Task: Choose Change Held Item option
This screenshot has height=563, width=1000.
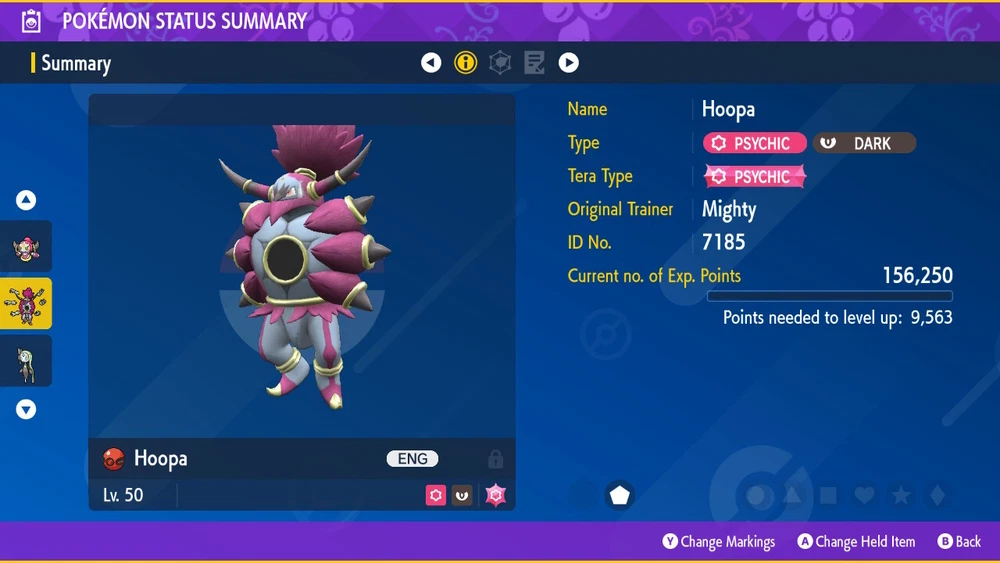Action: (x=864, y=542)
